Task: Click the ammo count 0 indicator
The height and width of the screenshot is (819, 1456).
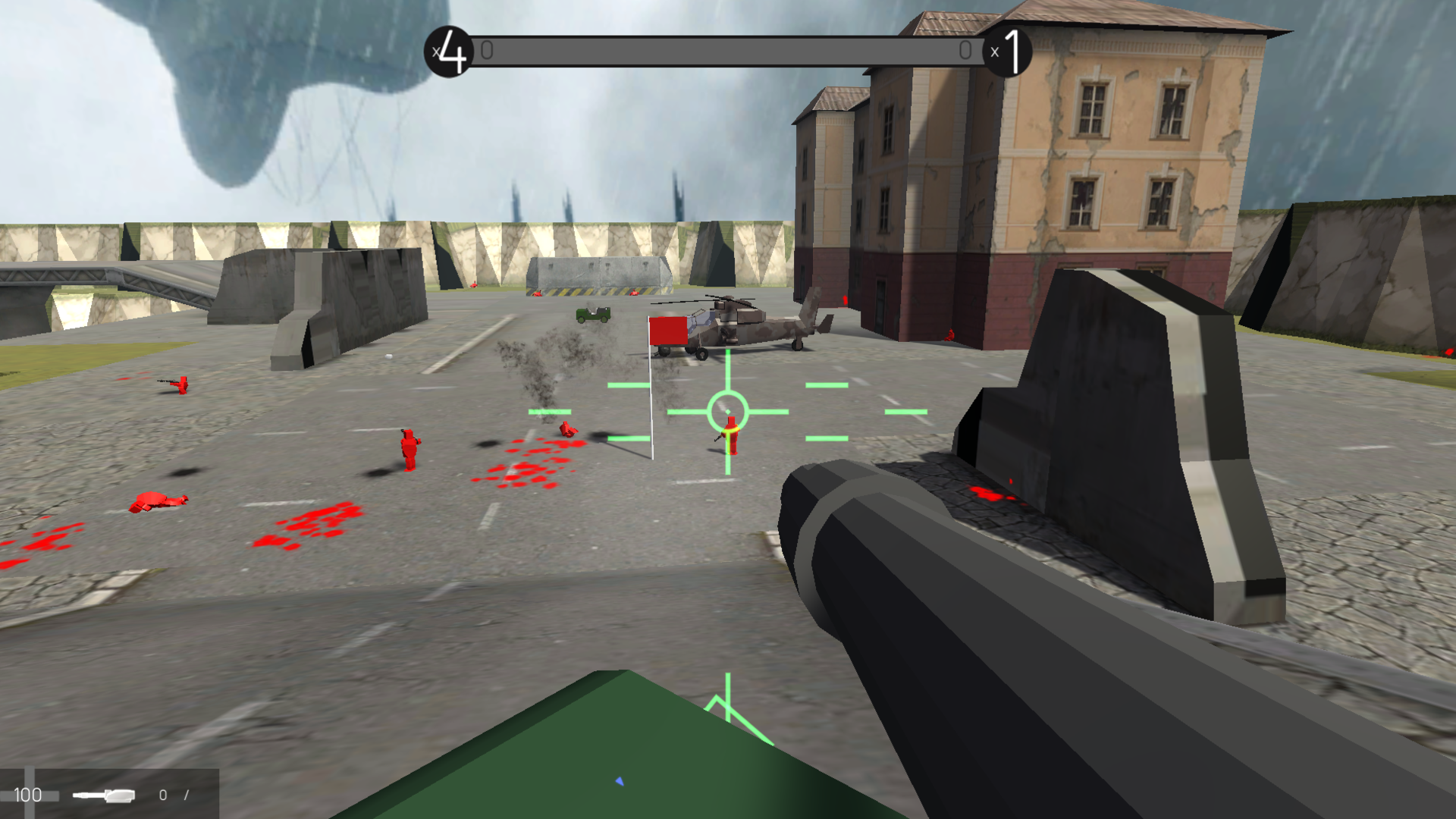Action: (163, 795)
